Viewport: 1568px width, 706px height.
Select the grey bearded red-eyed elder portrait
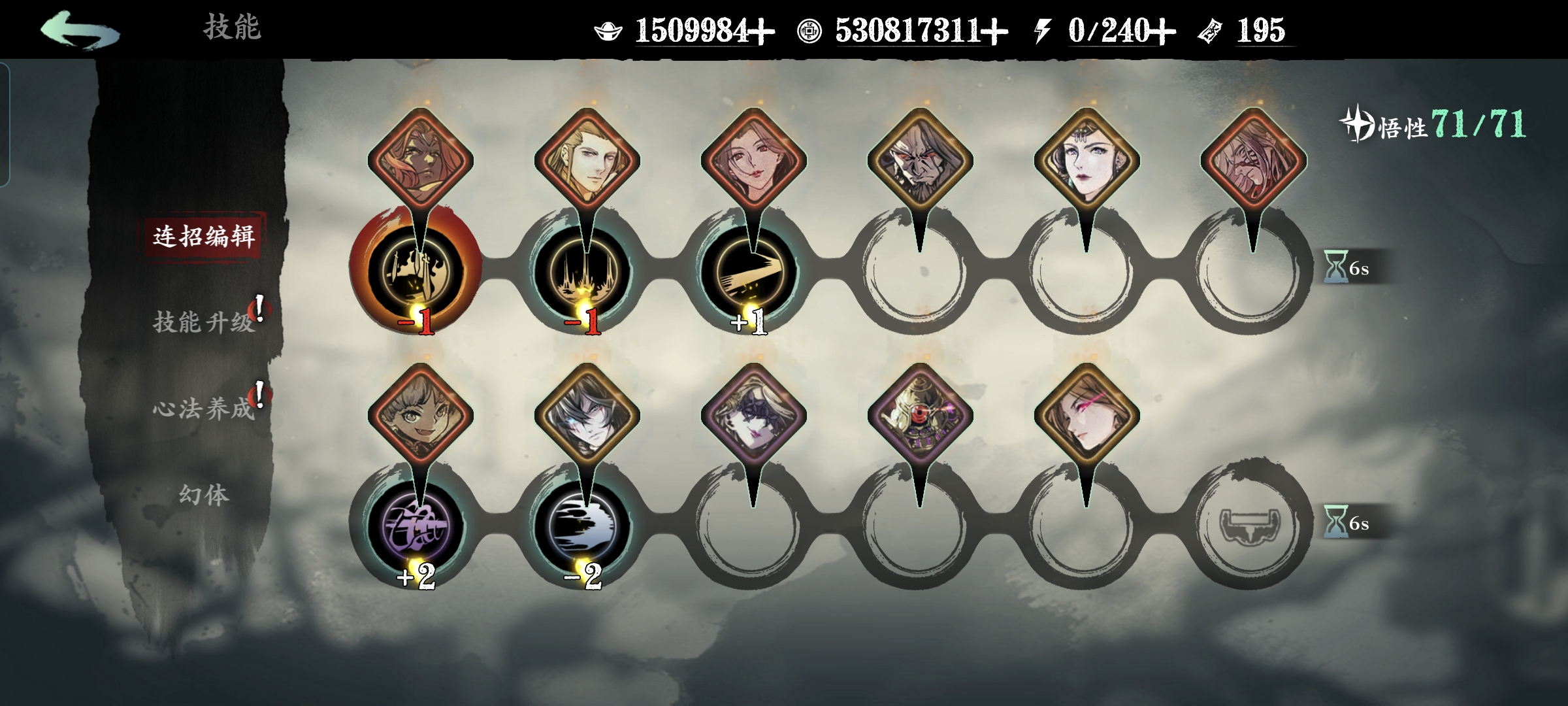click(920, 160)
